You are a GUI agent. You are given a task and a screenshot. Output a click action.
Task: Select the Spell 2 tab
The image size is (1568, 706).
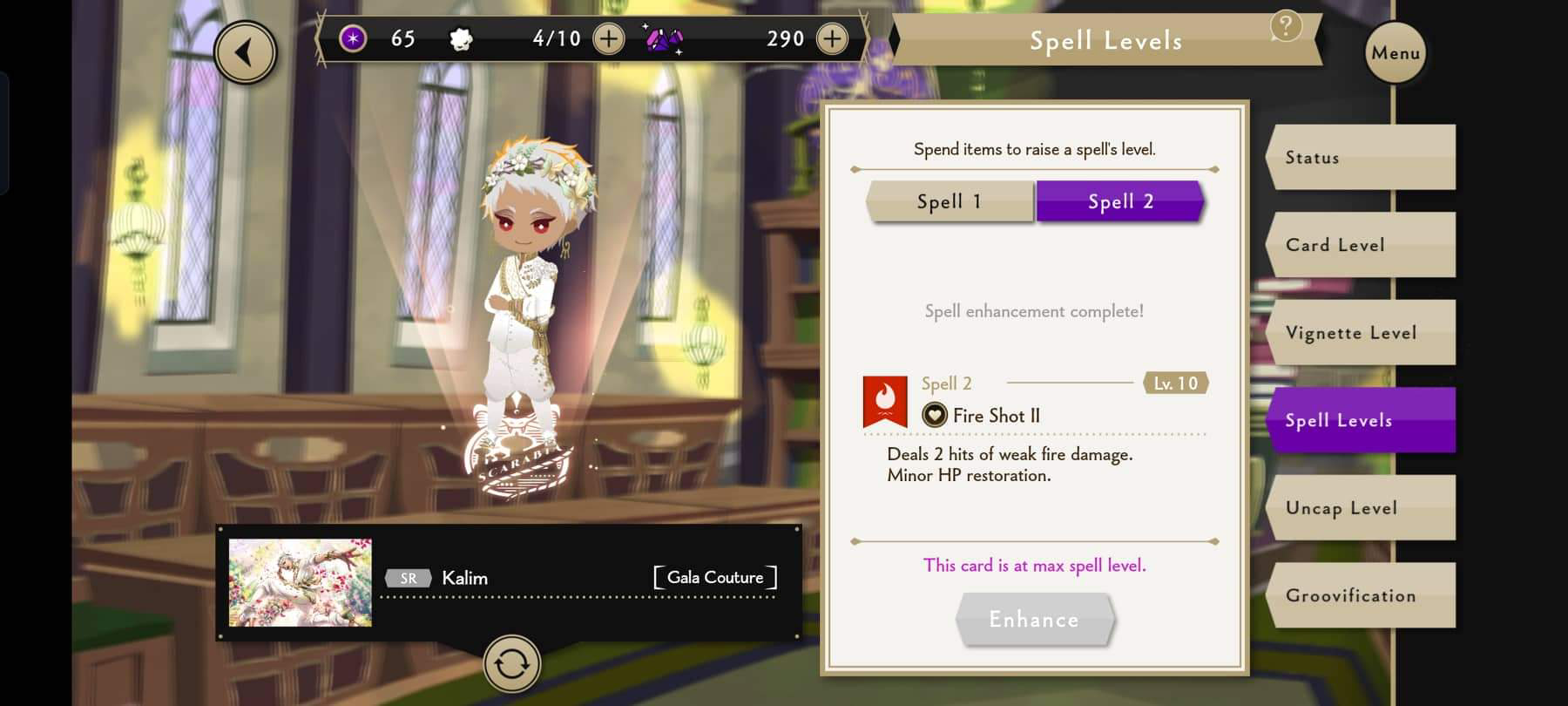(x=1120, y=202)
